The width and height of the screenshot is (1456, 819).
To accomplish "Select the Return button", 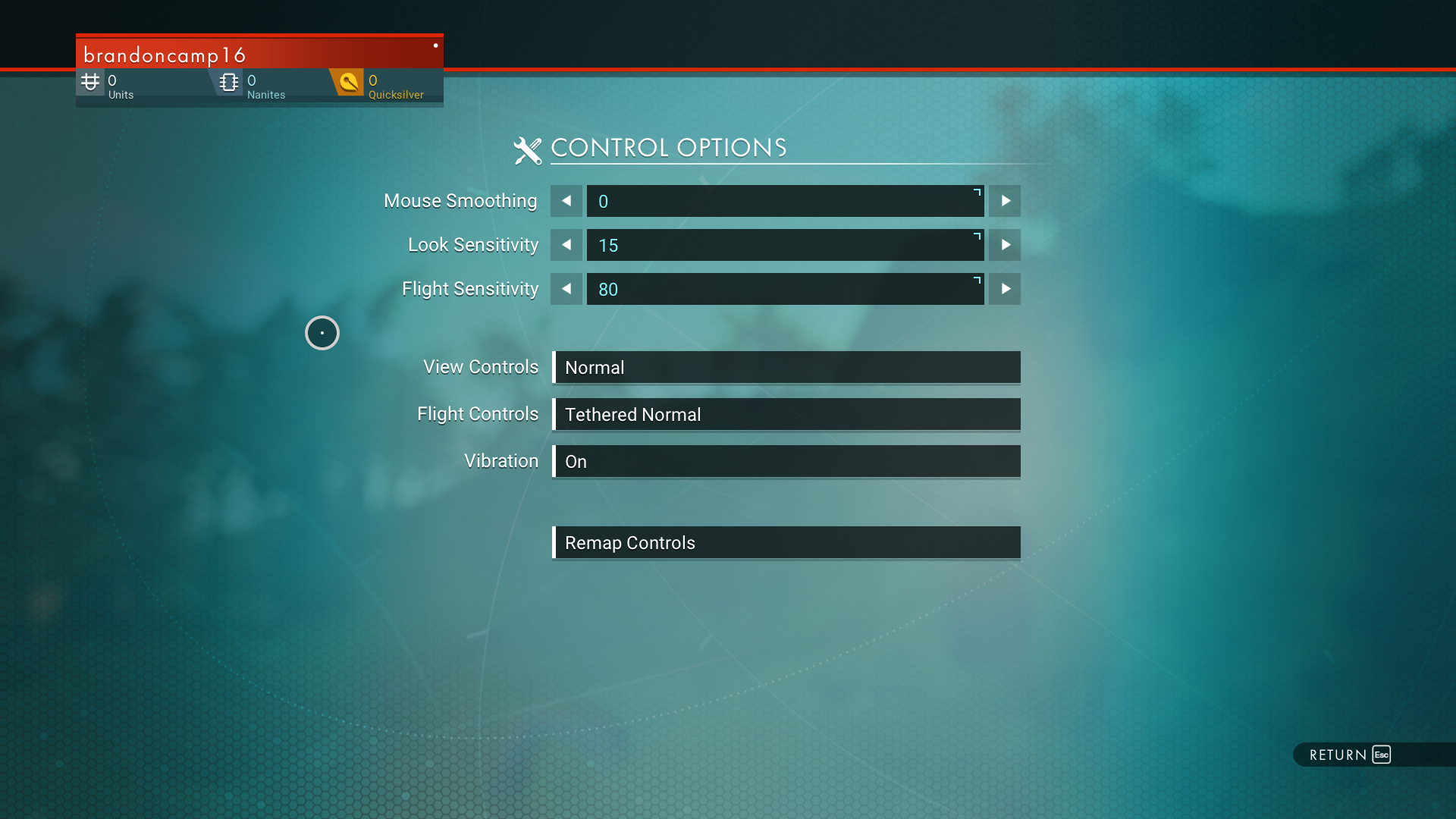I will tap(1350, 755).
